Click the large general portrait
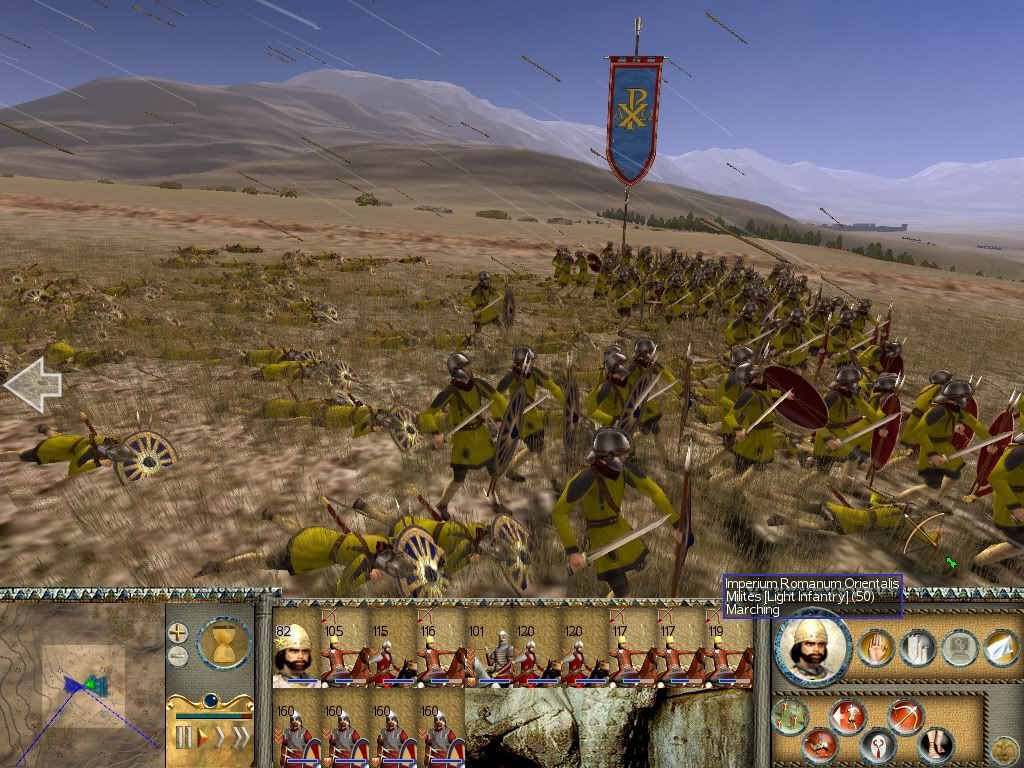 [x=813, y=648]
